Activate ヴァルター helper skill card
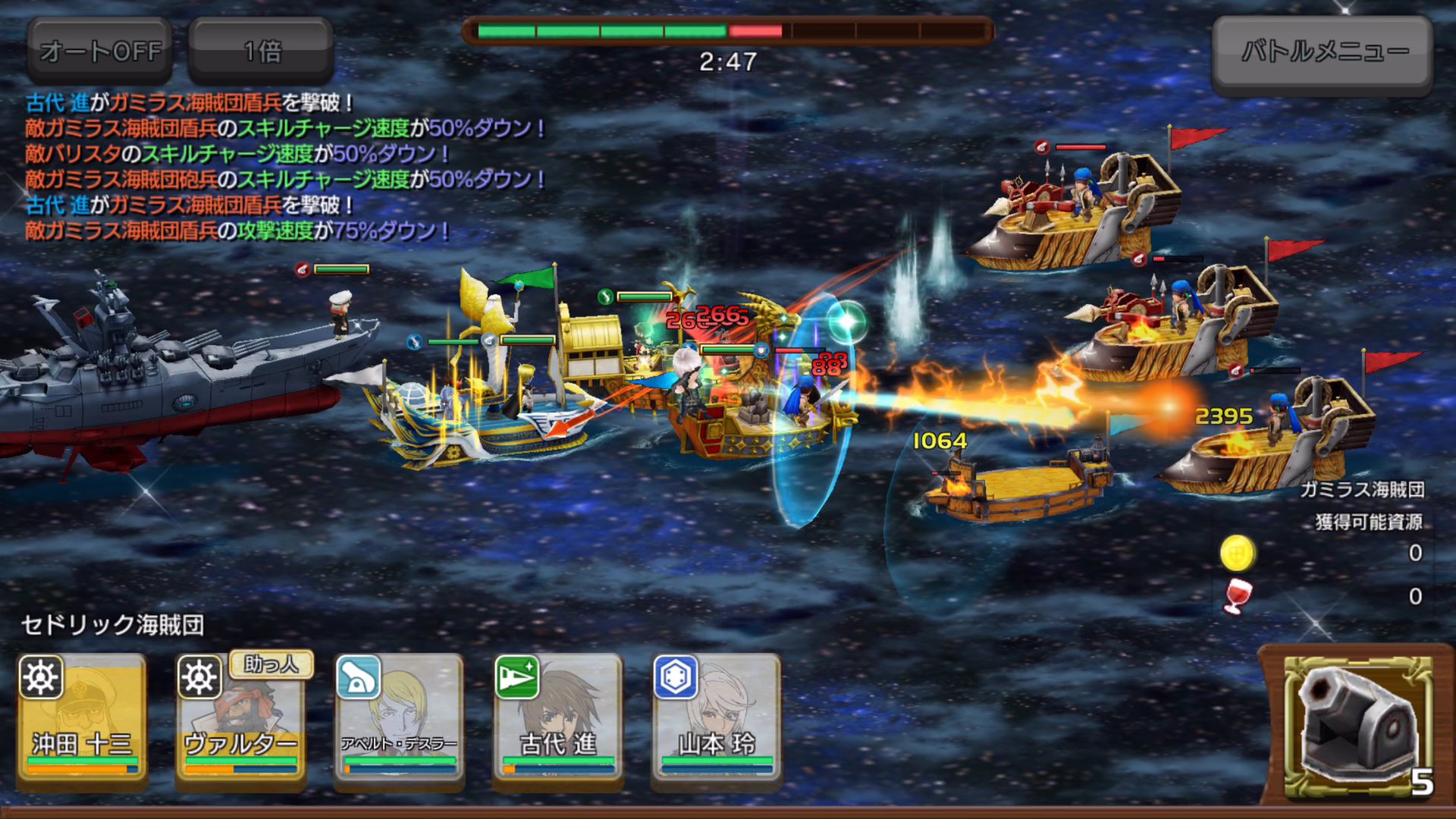The image size is (1456, 819). [x=240, y=718]
